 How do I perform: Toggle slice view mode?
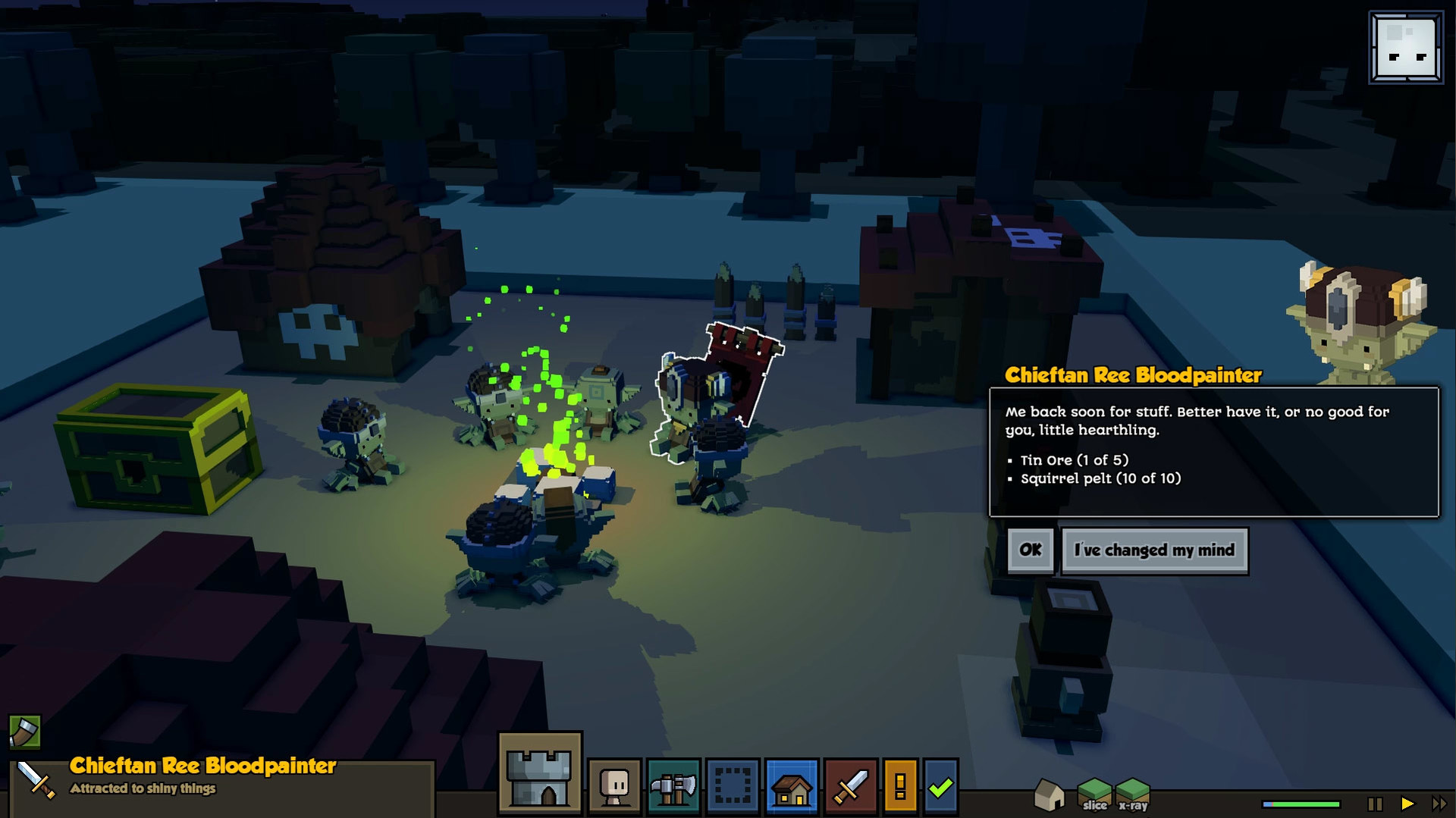click(x=1094, y=795)
